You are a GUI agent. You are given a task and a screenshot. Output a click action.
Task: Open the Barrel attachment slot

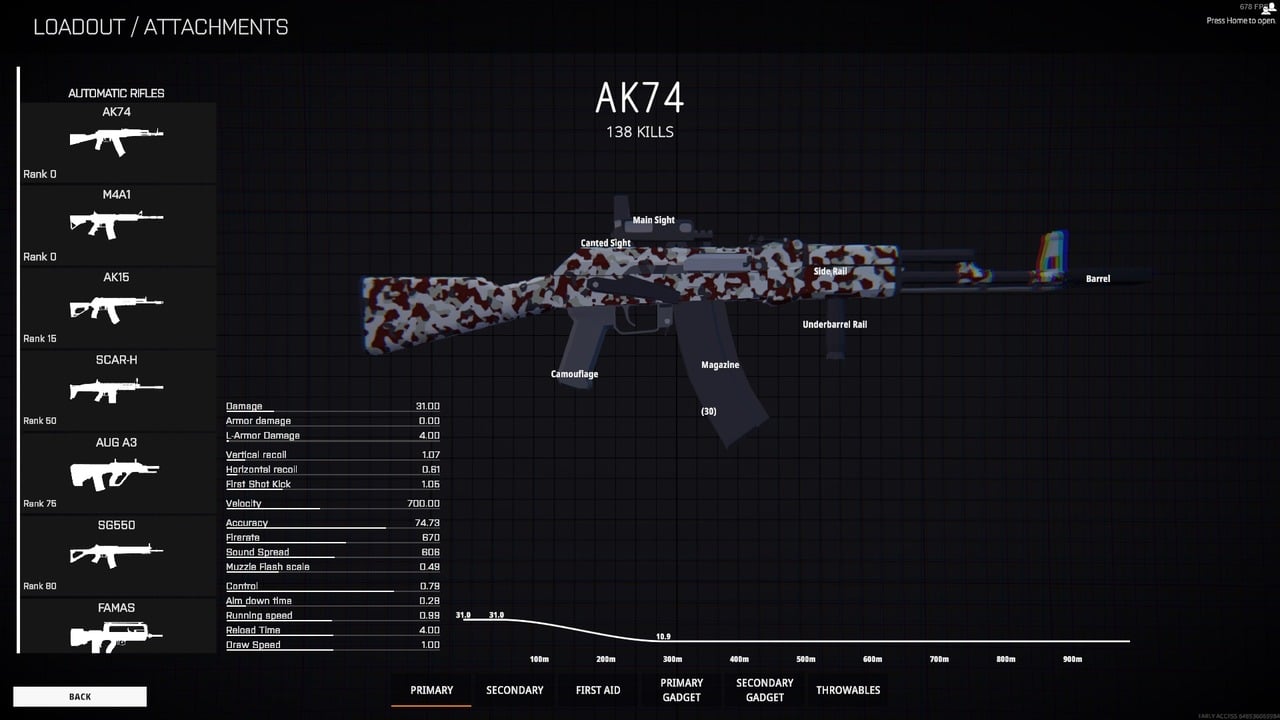tap(1097, 279)
